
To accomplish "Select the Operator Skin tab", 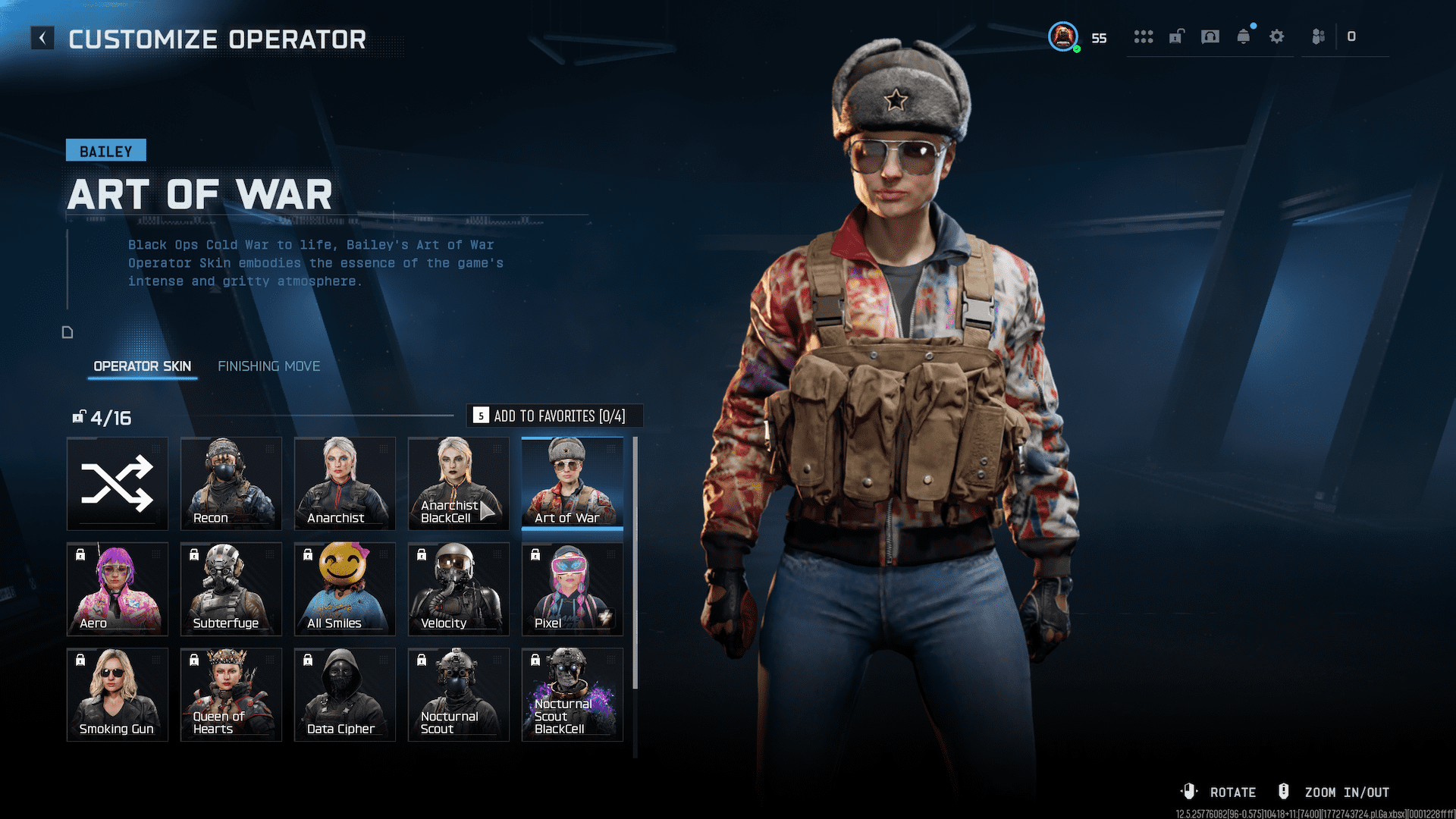I will [142, 366].
